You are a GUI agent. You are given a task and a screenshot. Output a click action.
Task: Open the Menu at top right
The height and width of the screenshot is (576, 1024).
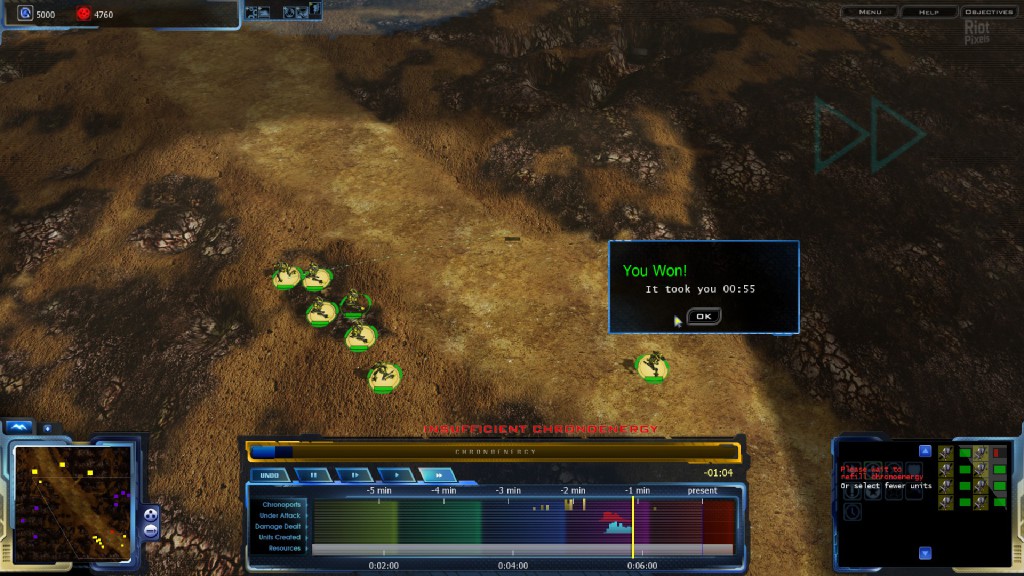tap(869, 12)
